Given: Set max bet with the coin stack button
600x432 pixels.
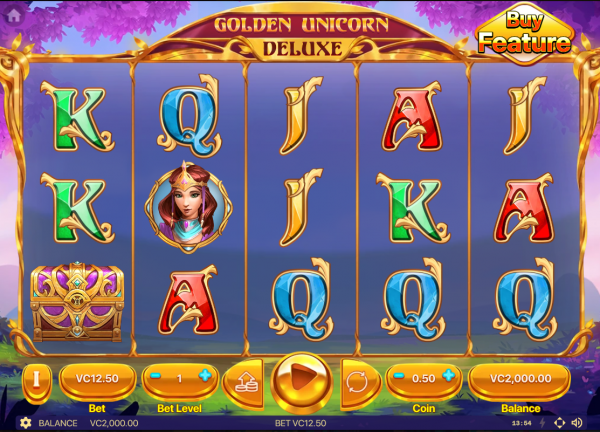Looking at the screenshot, I should pyautogui.click(x=243, y=380).
